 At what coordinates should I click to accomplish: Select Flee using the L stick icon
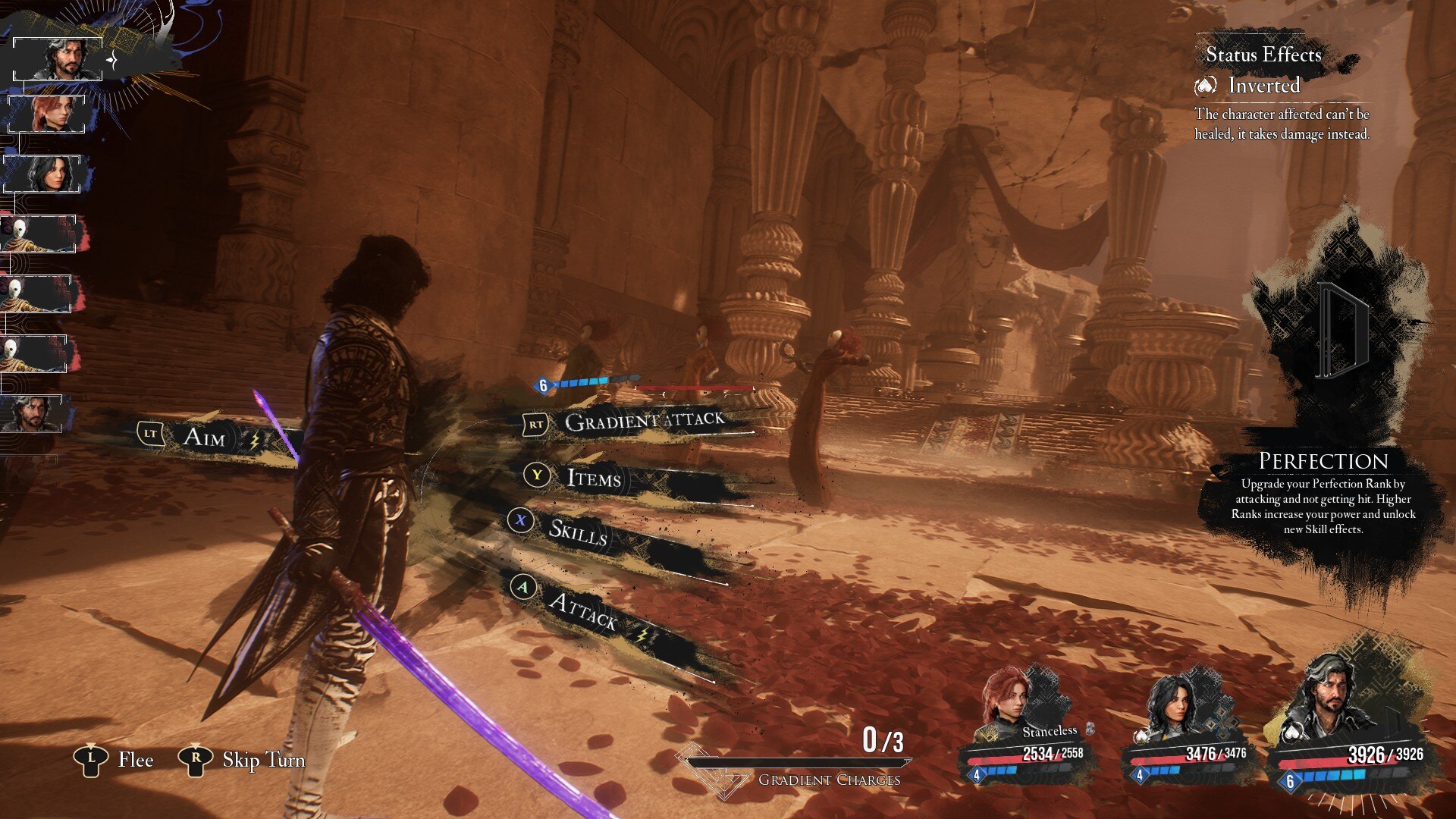click(90, 759)
